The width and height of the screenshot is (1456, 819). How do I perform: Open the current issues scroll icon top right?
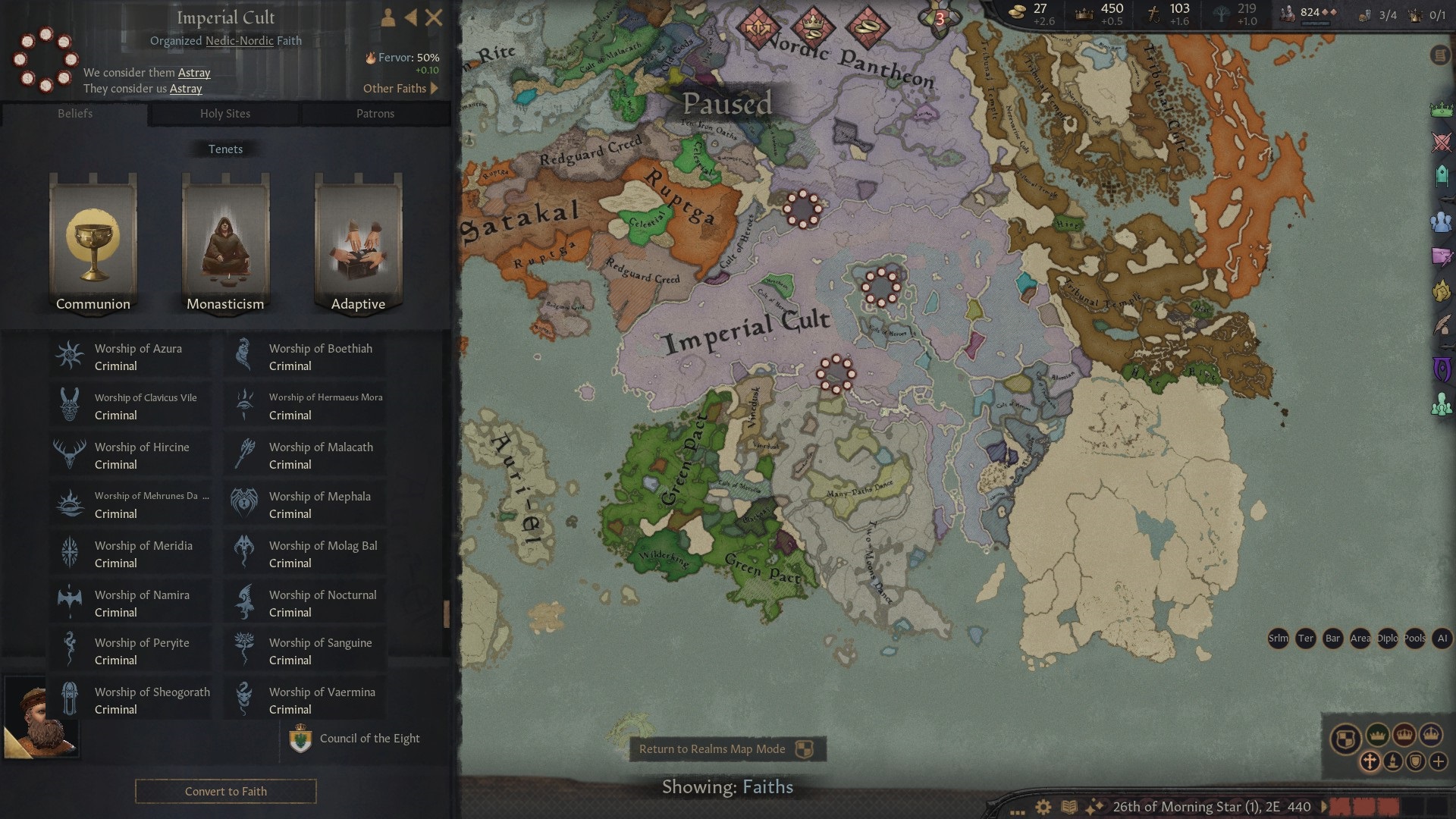point(1439,55)
